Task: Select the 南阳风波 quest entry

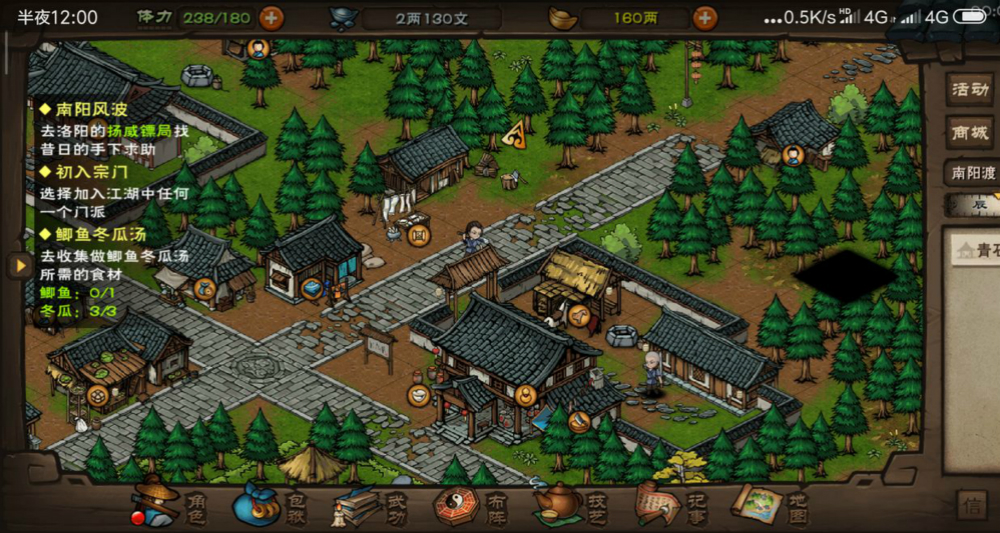Action: pyautogui.click(x=84, y=108)
